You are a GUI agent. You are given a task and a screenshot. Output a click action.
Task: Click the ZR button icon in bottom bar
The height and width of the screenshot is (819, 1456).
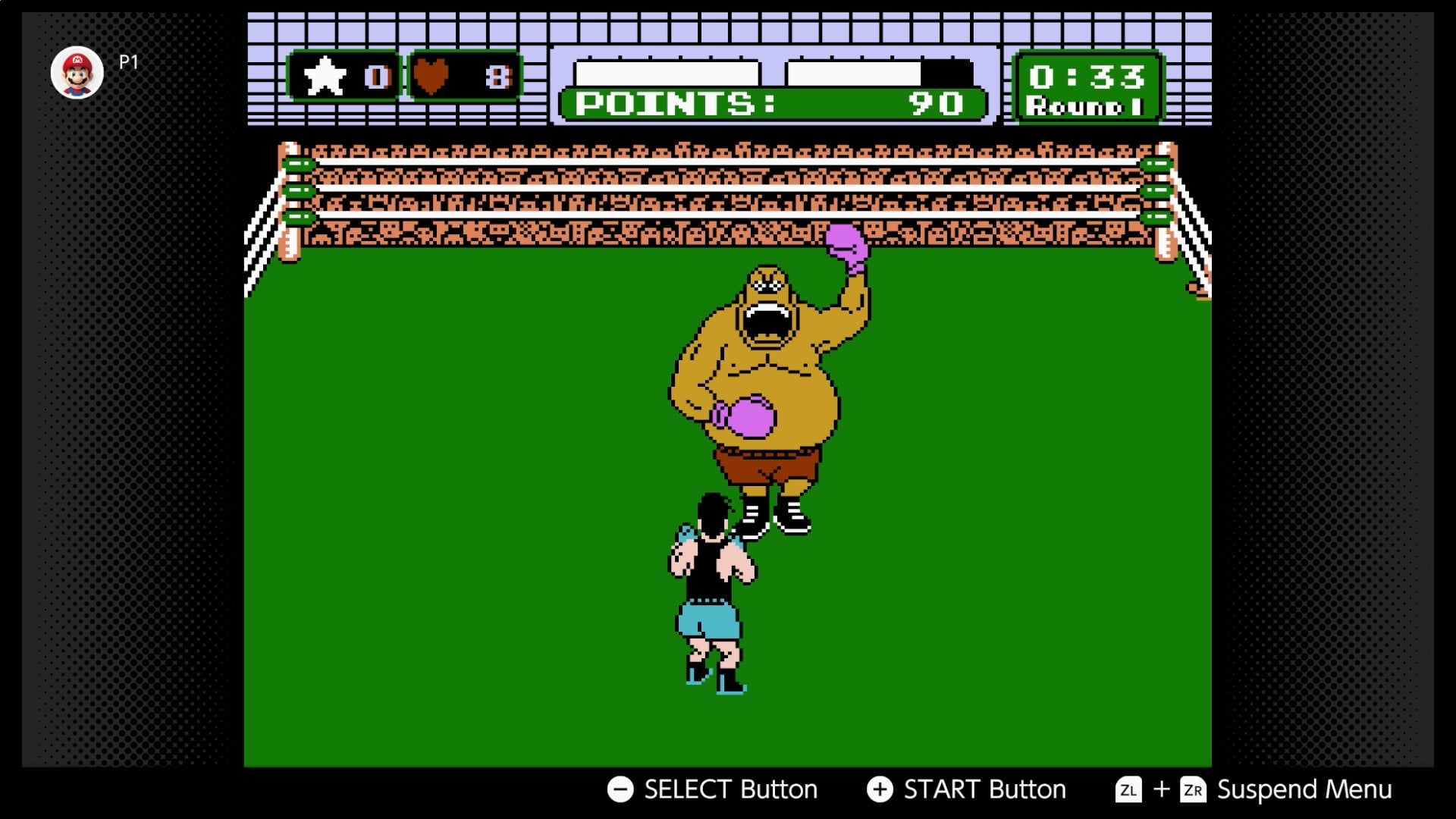[x=1193, y=789]
